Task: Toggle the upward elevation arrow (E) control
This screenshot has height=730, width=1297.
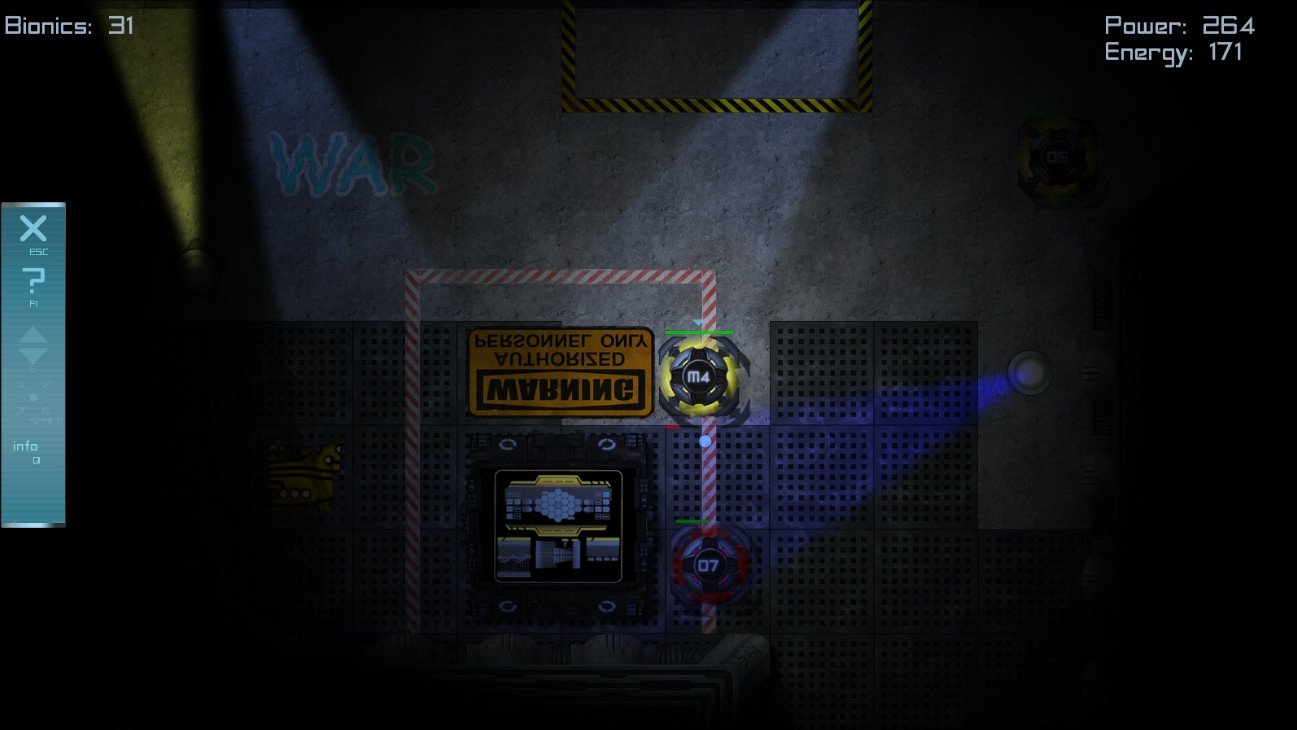Action: coord(31,337)
